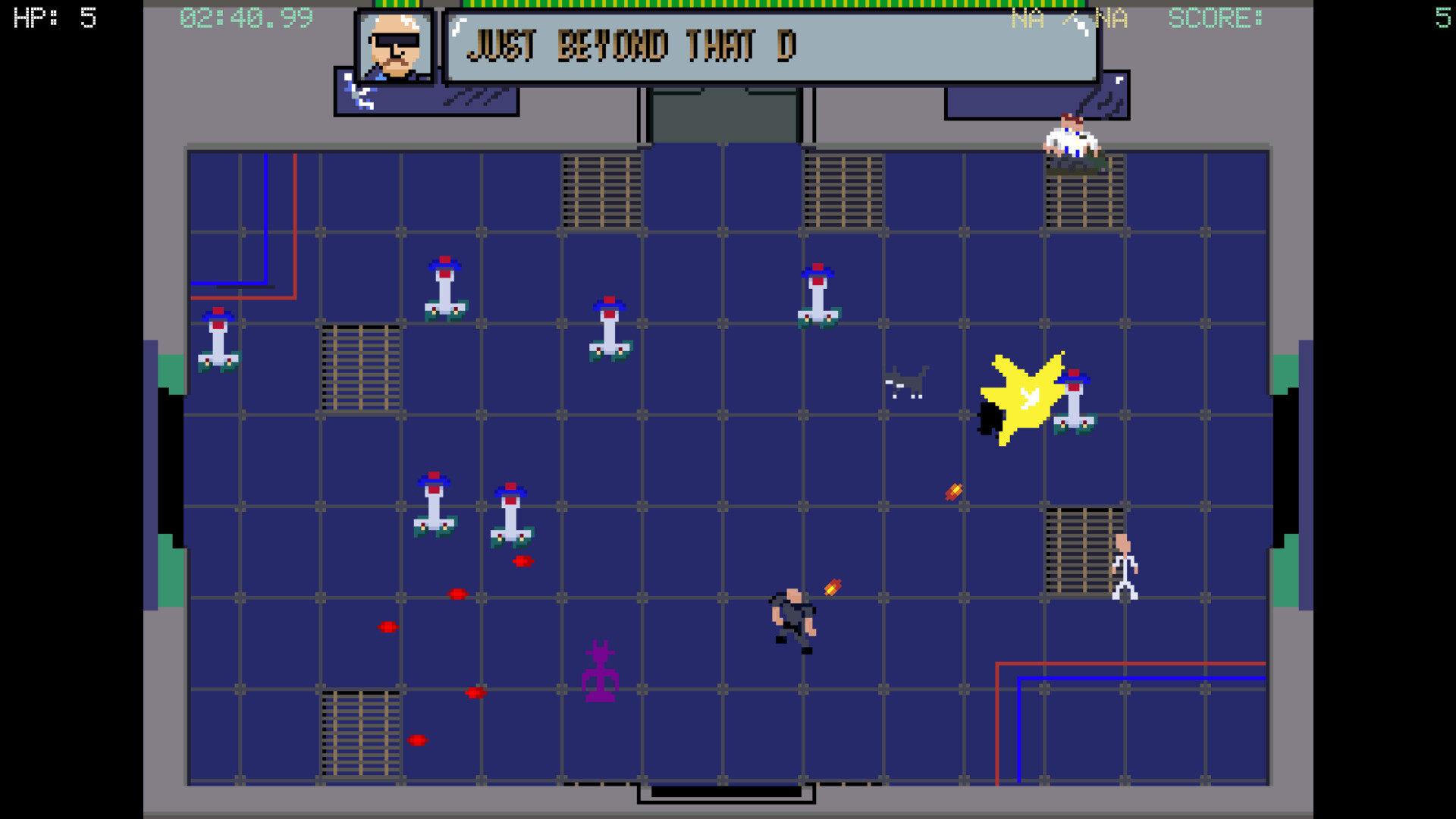Click the red and blue wire lines bottom-right

pyautogui.click(x=1100, y=667)
